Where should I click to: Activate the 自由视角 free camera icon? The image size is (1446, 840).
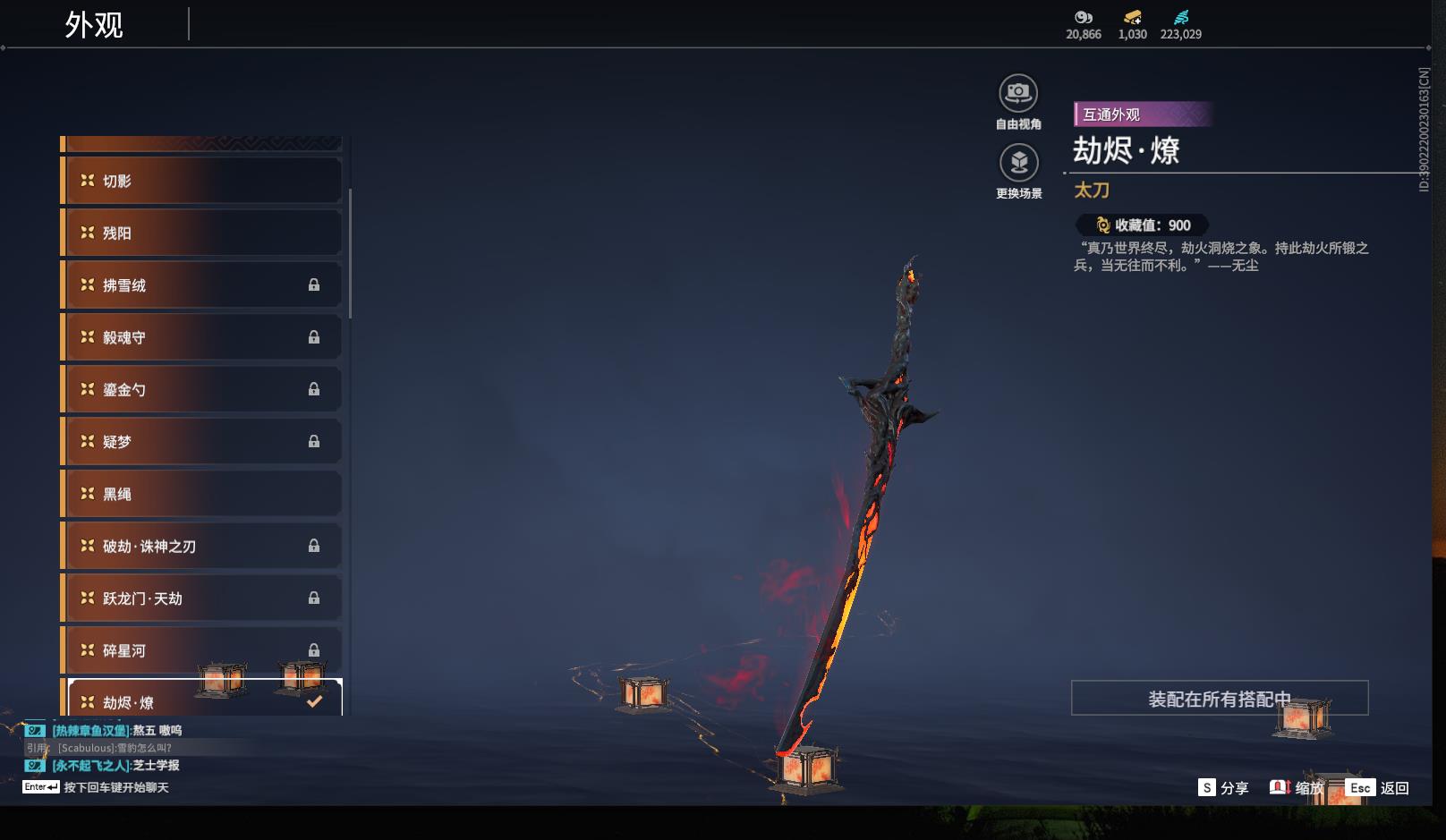(1018, 93)
